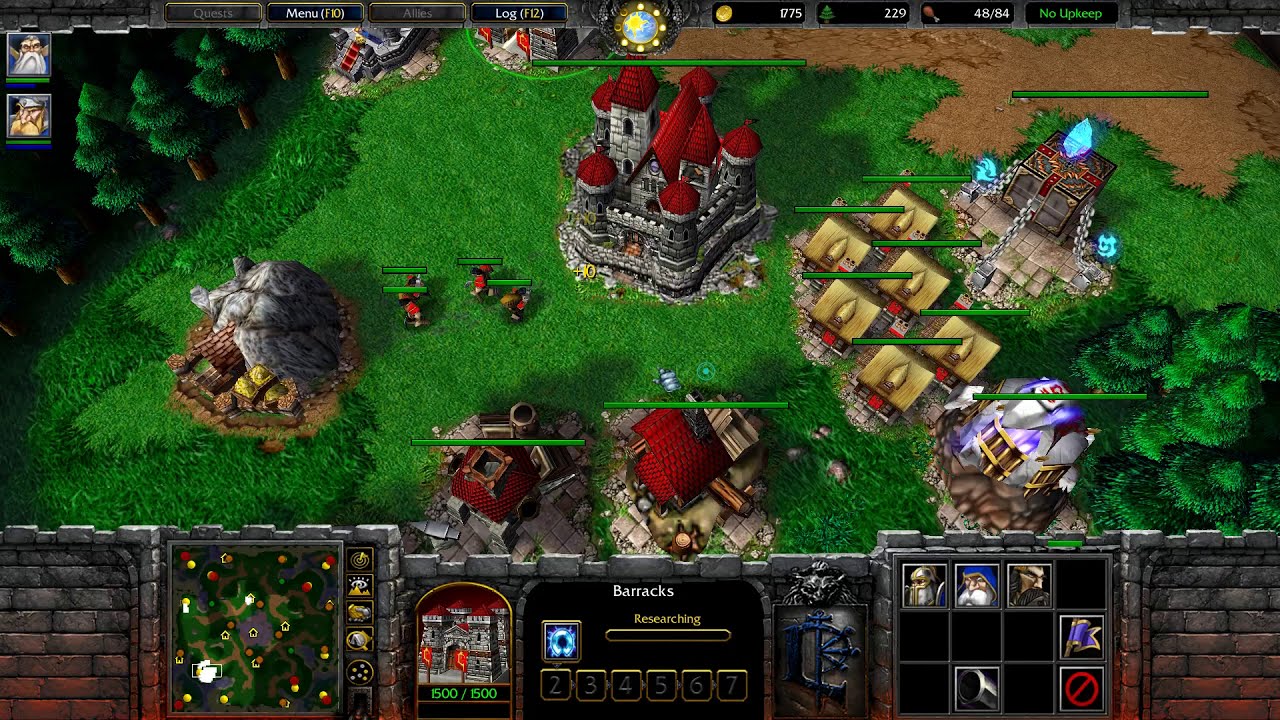Train a Rifleman with the blue-hooded icon
The height and width of the screenshot is (720, 1280).
[x=976, y=586]
